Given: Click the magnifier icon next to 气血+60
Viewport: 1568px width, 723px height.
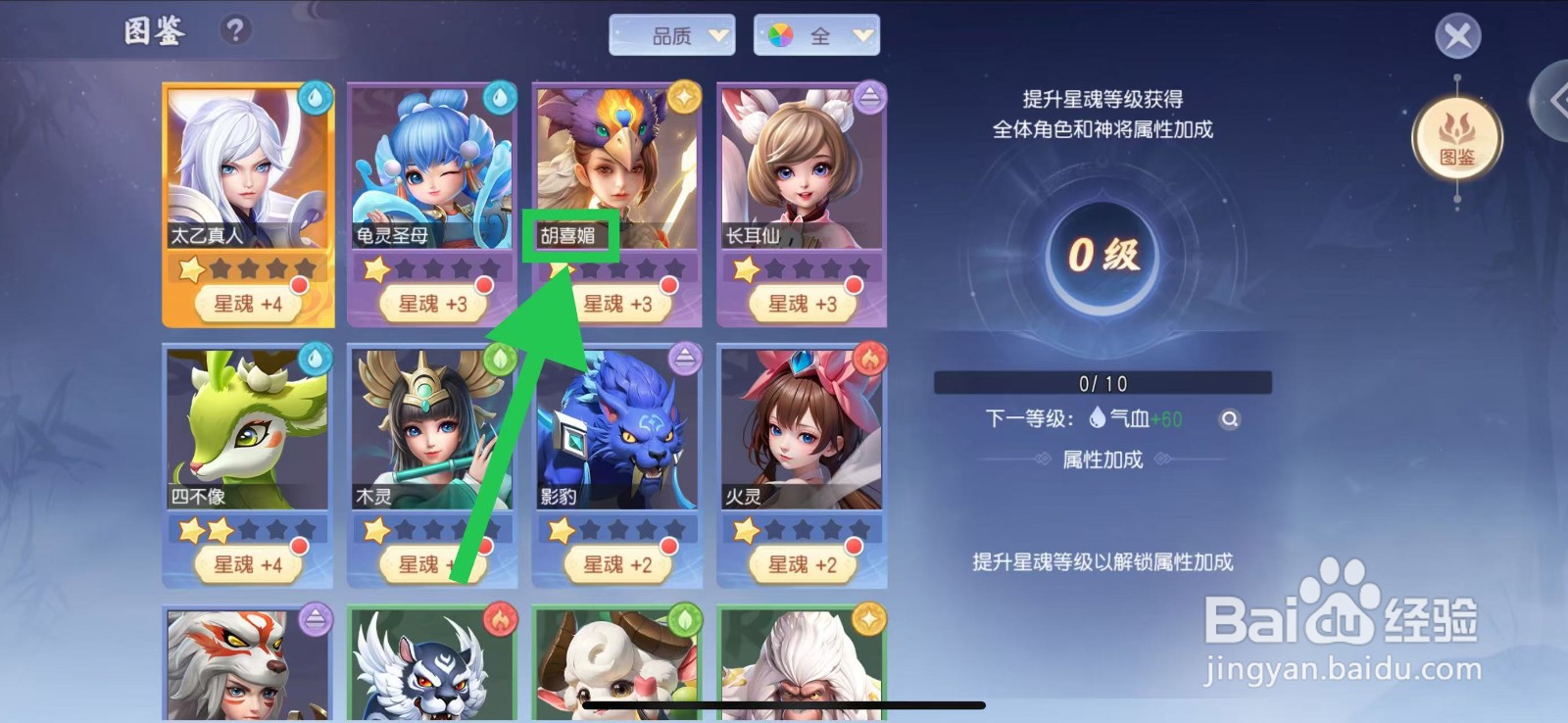Looking at the screenshot, I should click(x=1230, y=419).
